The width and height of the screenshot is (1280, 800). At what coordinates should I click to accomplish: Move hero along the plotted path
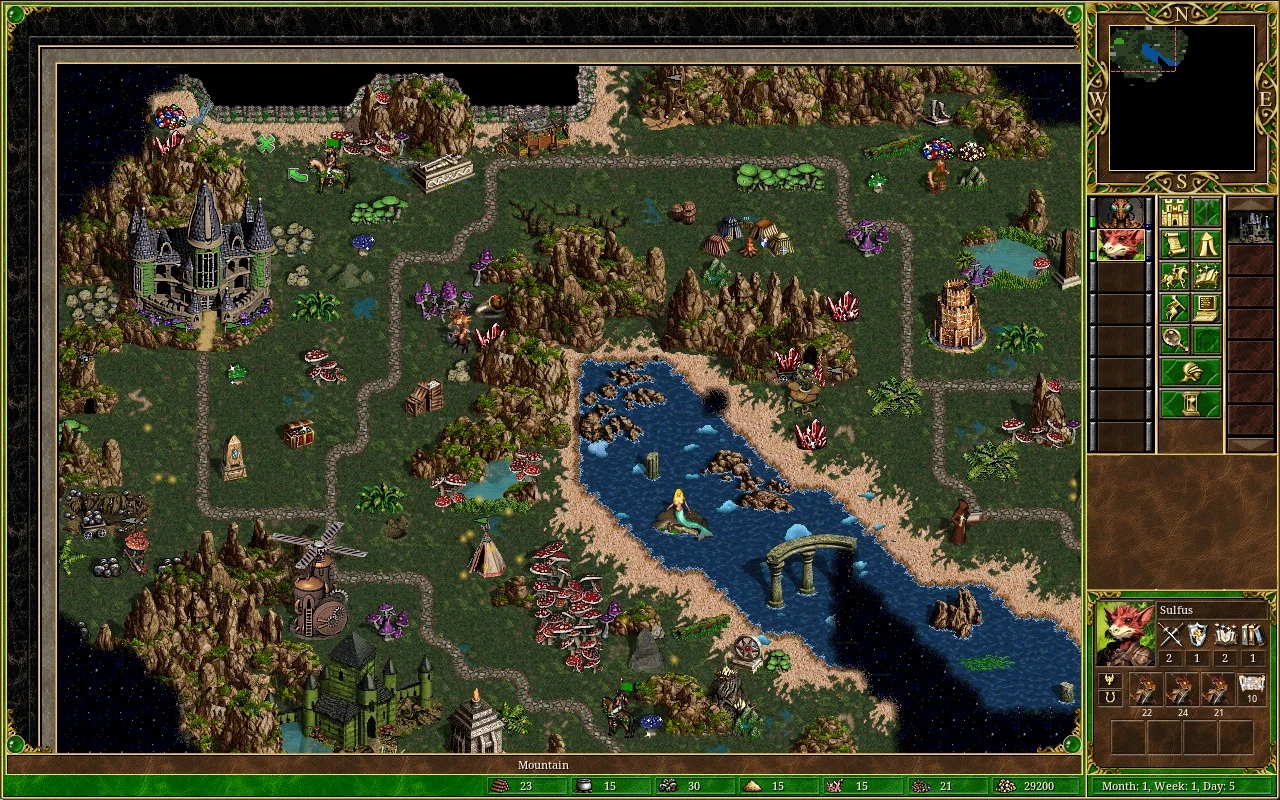pyautogui.click(x=1174, y=275)
